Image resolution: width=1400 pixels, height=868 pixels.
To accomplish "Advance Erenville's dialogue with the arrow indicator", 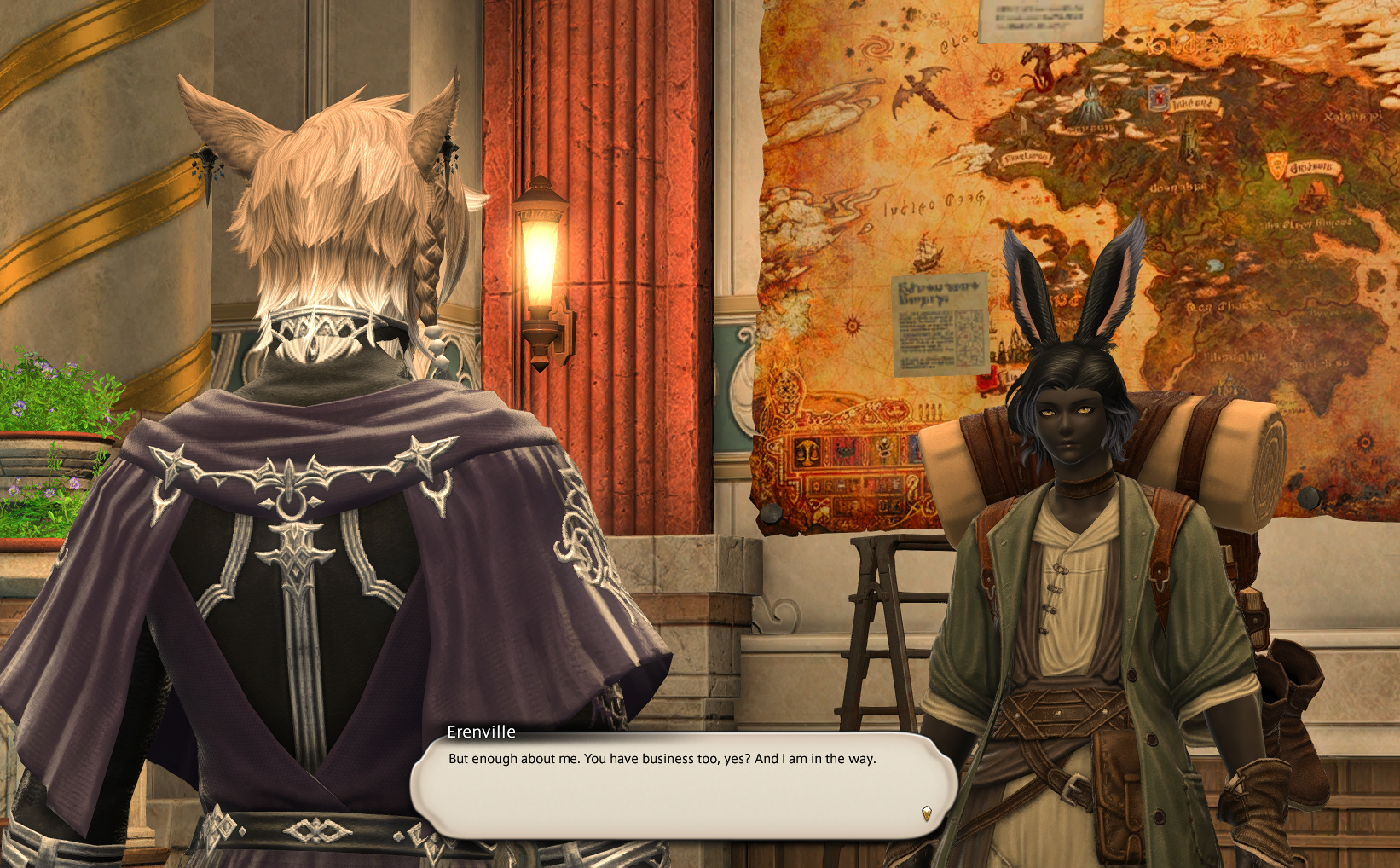I will pos(927,813).
